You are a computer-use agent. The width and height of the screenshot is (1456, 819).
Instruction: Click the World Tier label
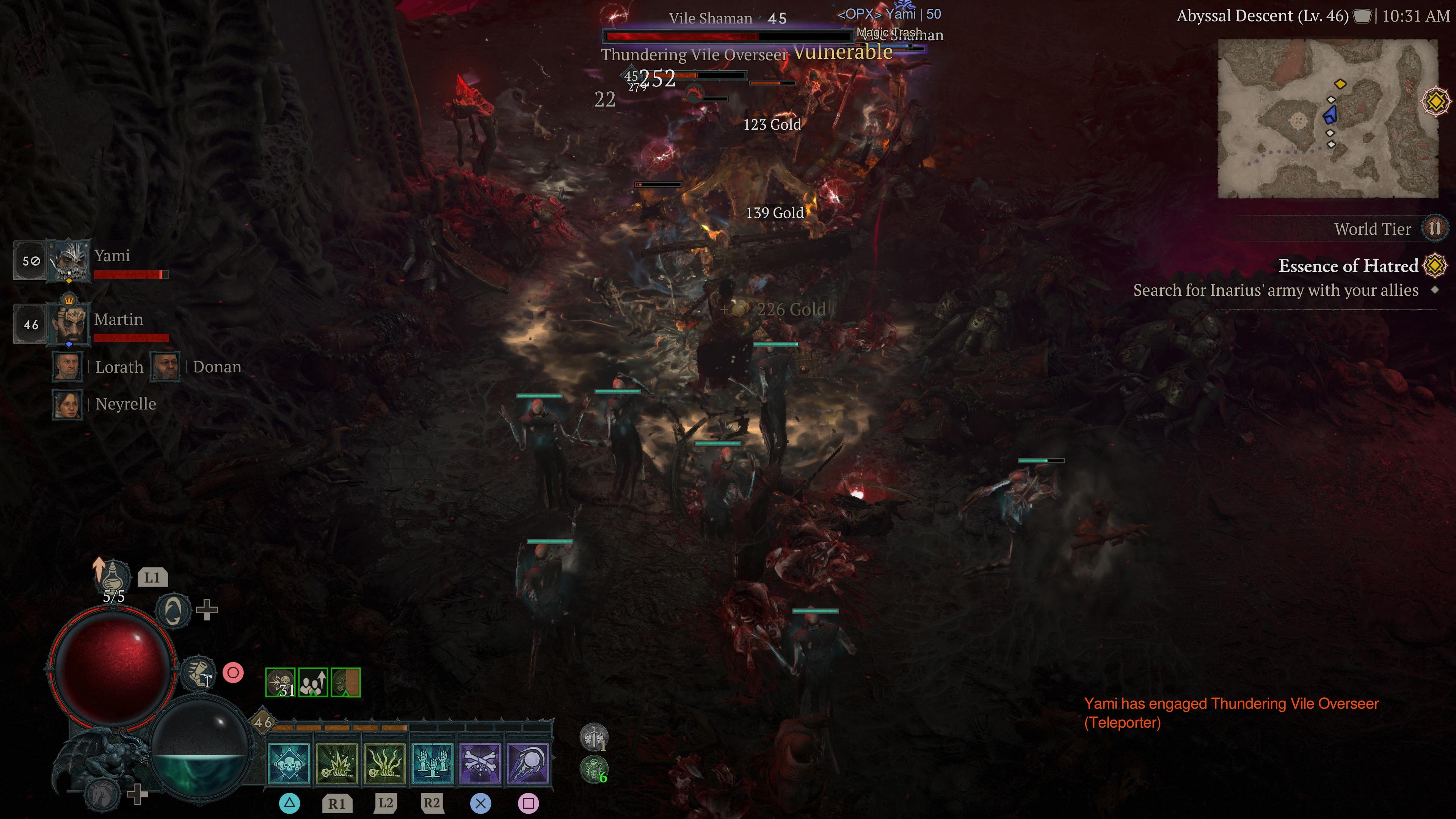tap(1373, 228)
